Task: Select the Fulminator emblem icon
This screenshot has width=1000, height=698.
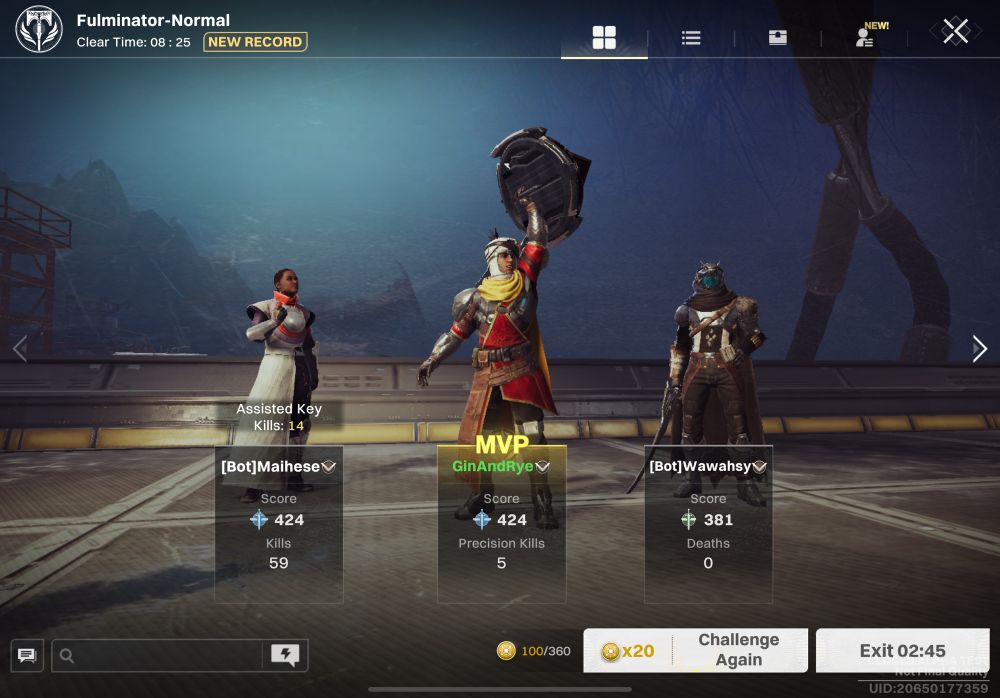Action: coord(39,30)
